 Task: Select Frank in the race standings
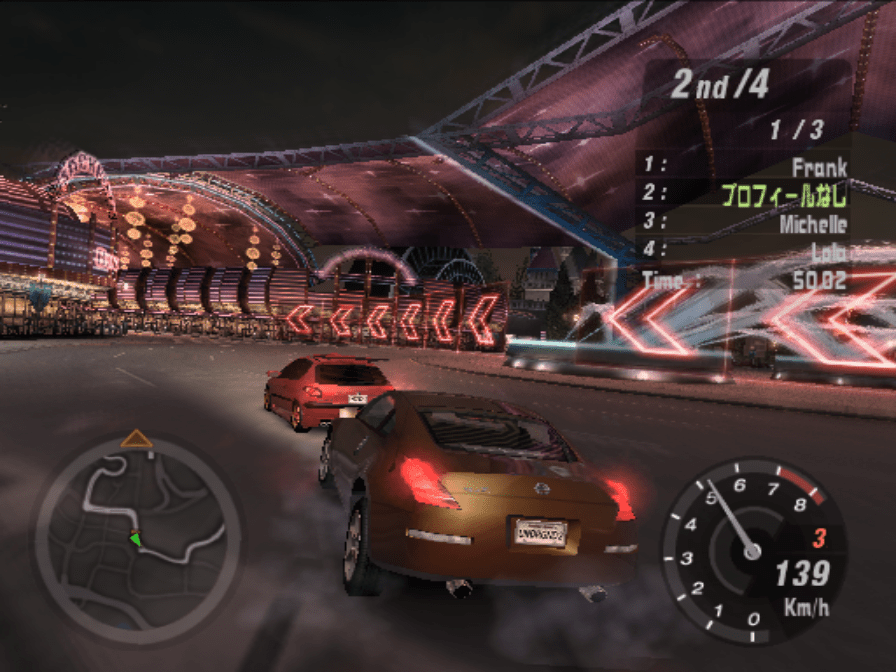pos(818,167)
